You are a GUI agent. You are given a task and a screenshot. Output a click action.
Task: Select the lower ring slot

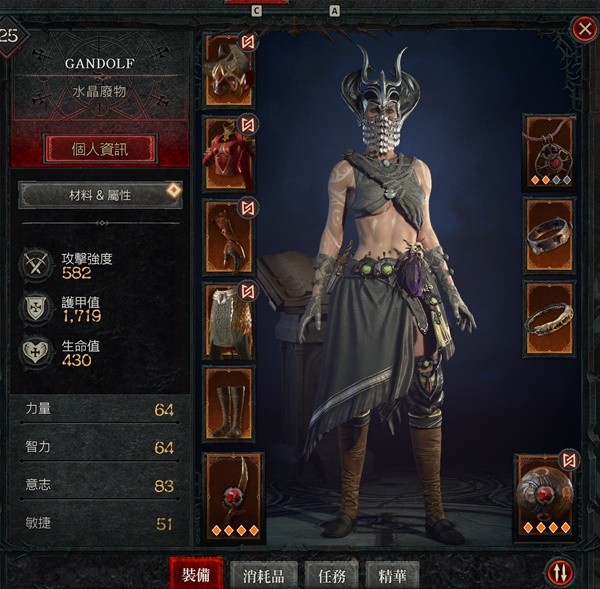pos(549,318)
